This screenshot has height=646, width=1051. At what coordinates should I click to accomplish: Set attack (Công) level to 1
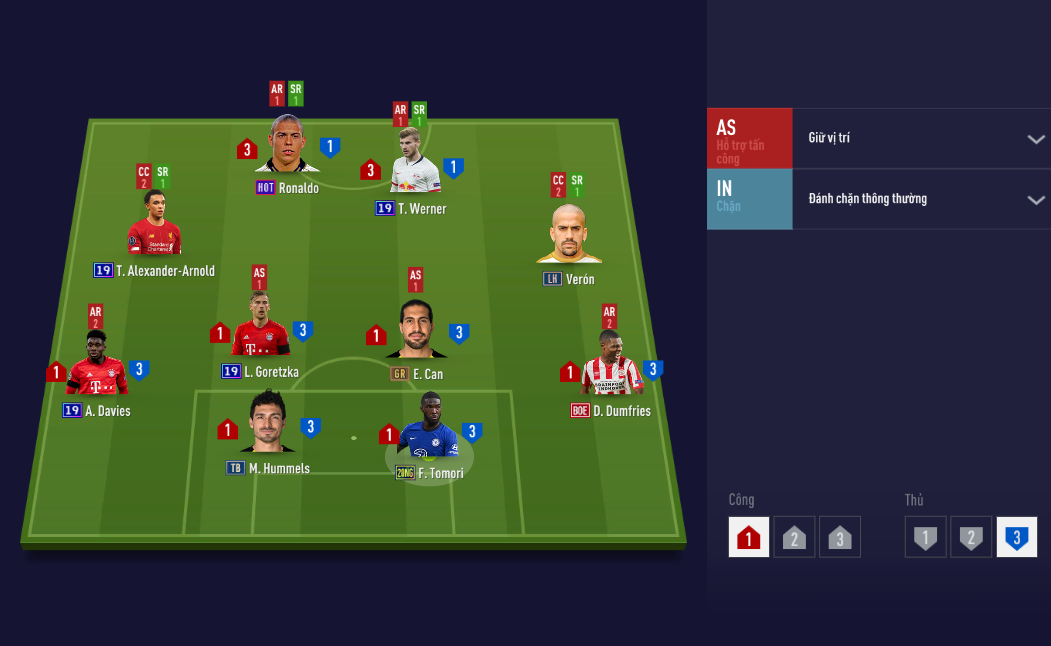point(748,537)
